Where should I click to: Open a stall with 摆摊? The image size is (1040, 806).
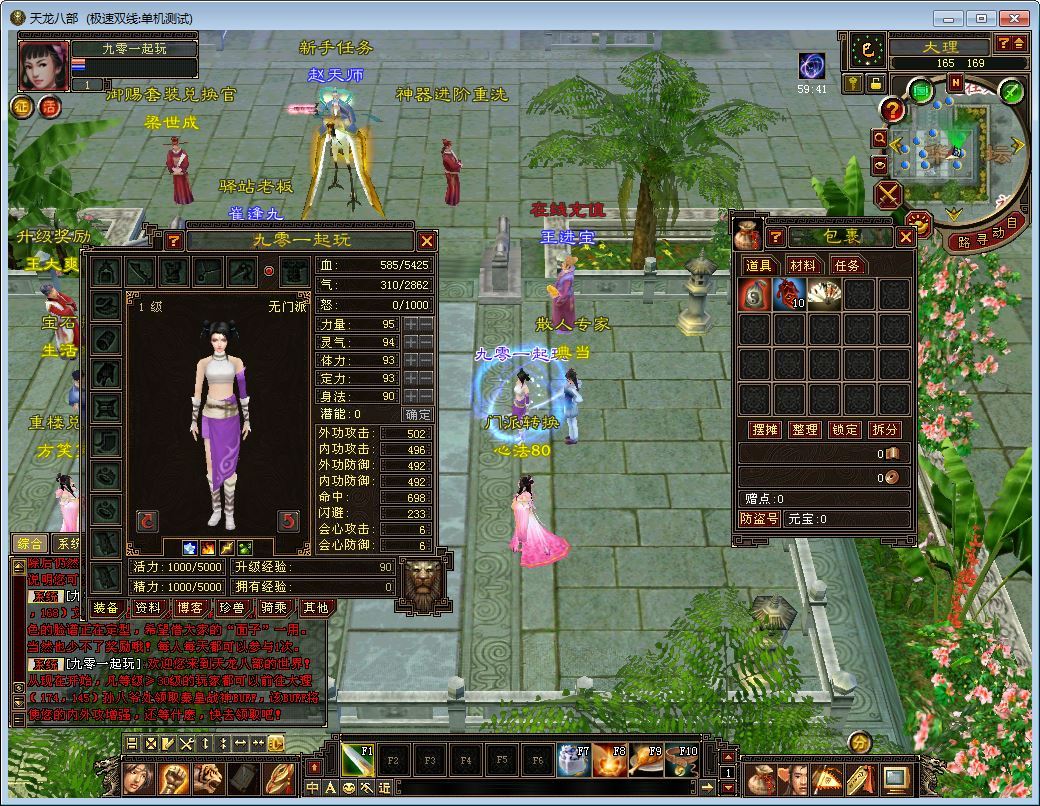(765, 429)
